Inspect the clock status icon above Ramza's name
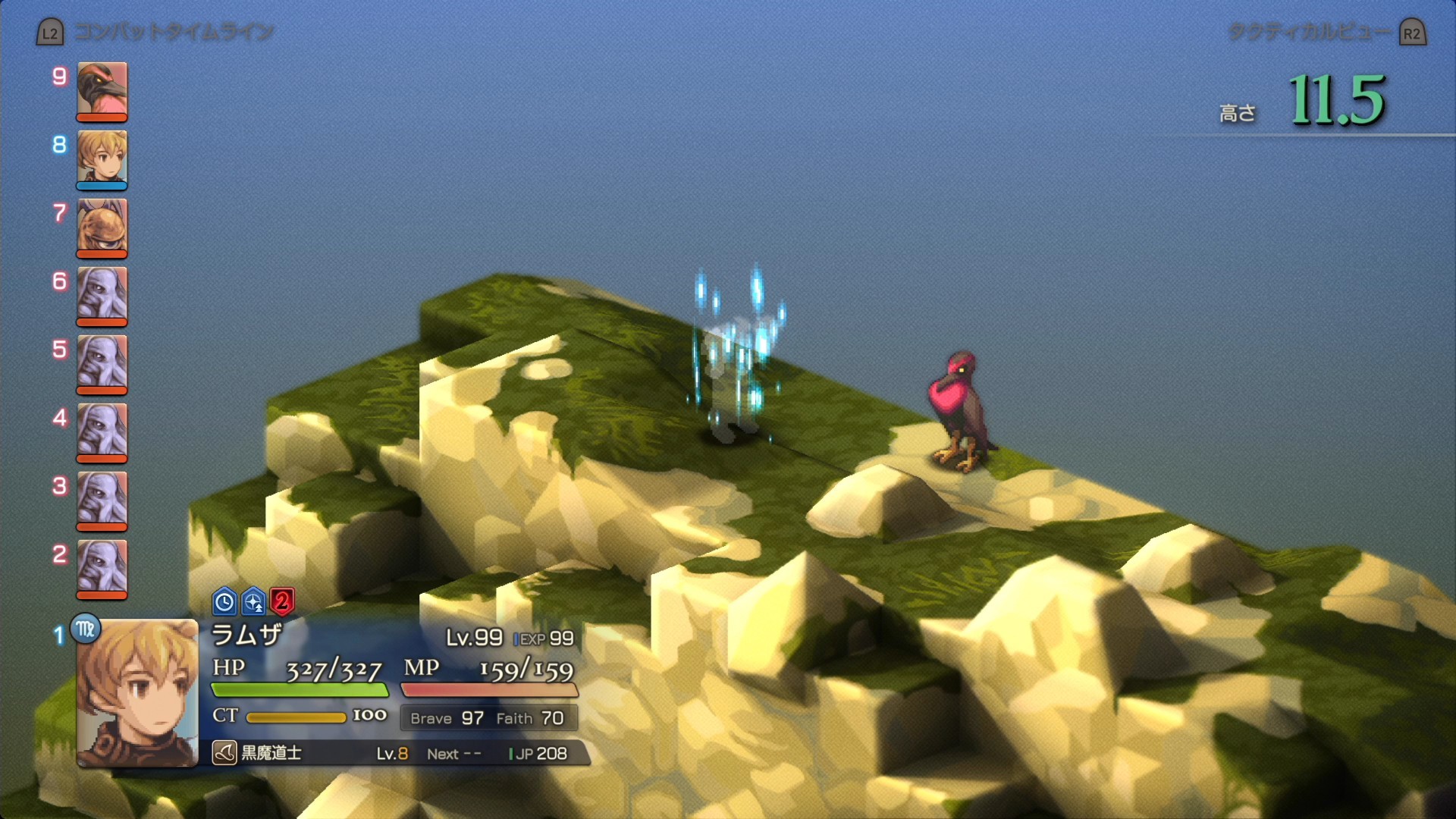The width and height of the screenshot is (1456, 819). tap(224, 602)
